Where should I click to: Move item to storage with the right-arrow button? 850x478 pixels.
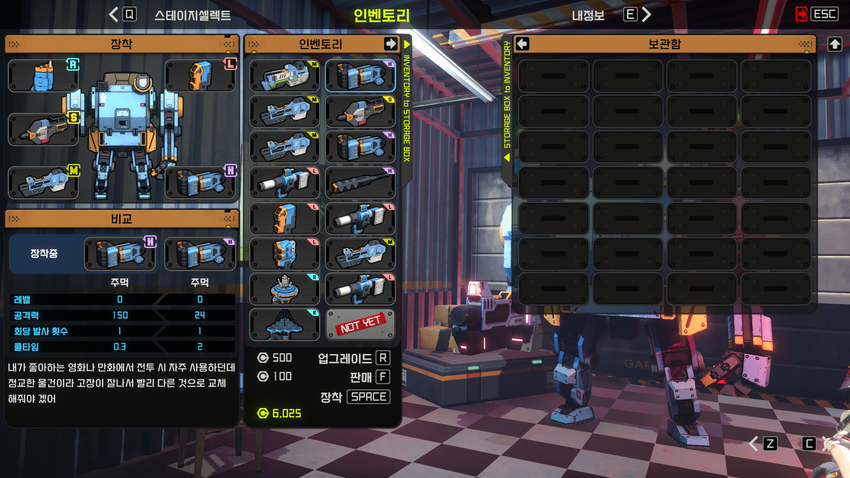point(391,44)
